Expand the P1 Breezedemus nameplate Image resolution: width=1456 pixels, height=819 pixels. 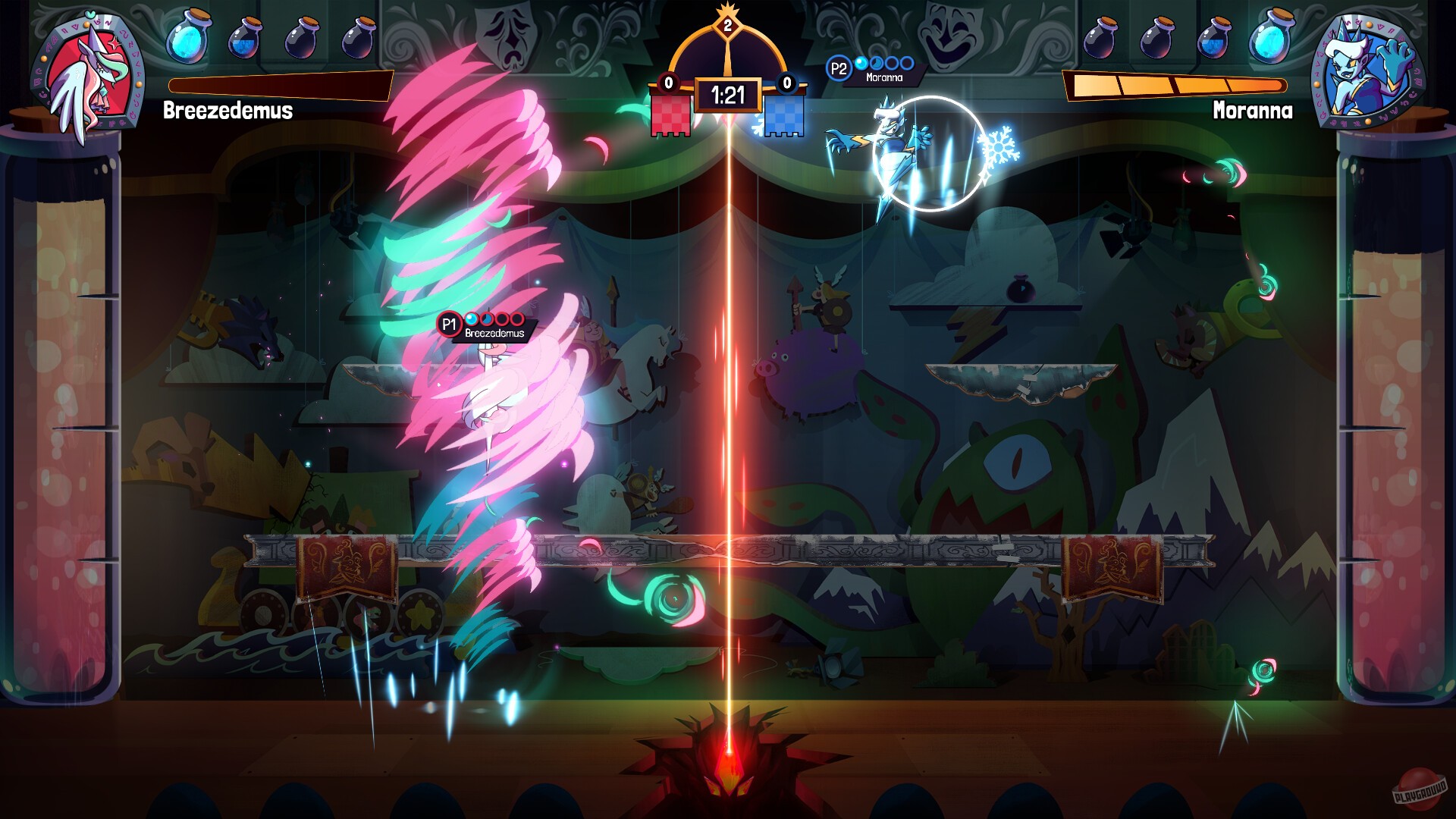[x=485, y=327]
